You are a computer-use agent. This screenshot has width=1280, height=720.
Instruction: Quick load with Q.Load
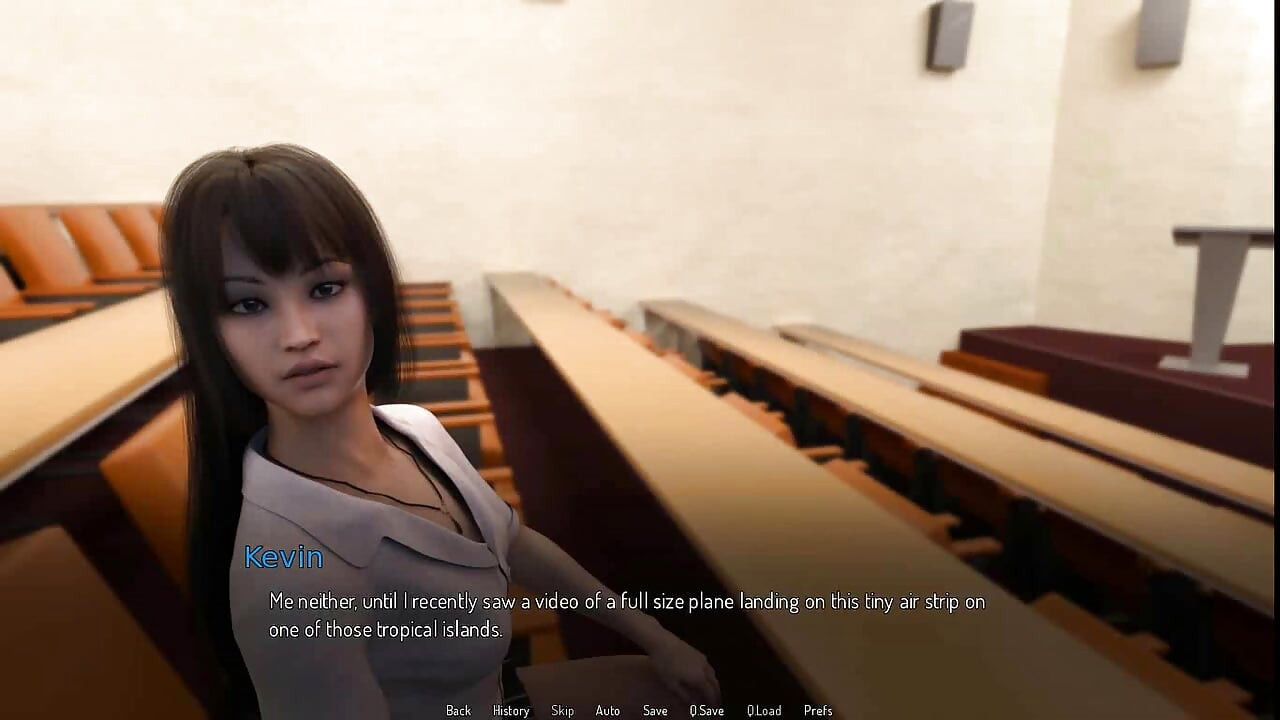(763, 710)
